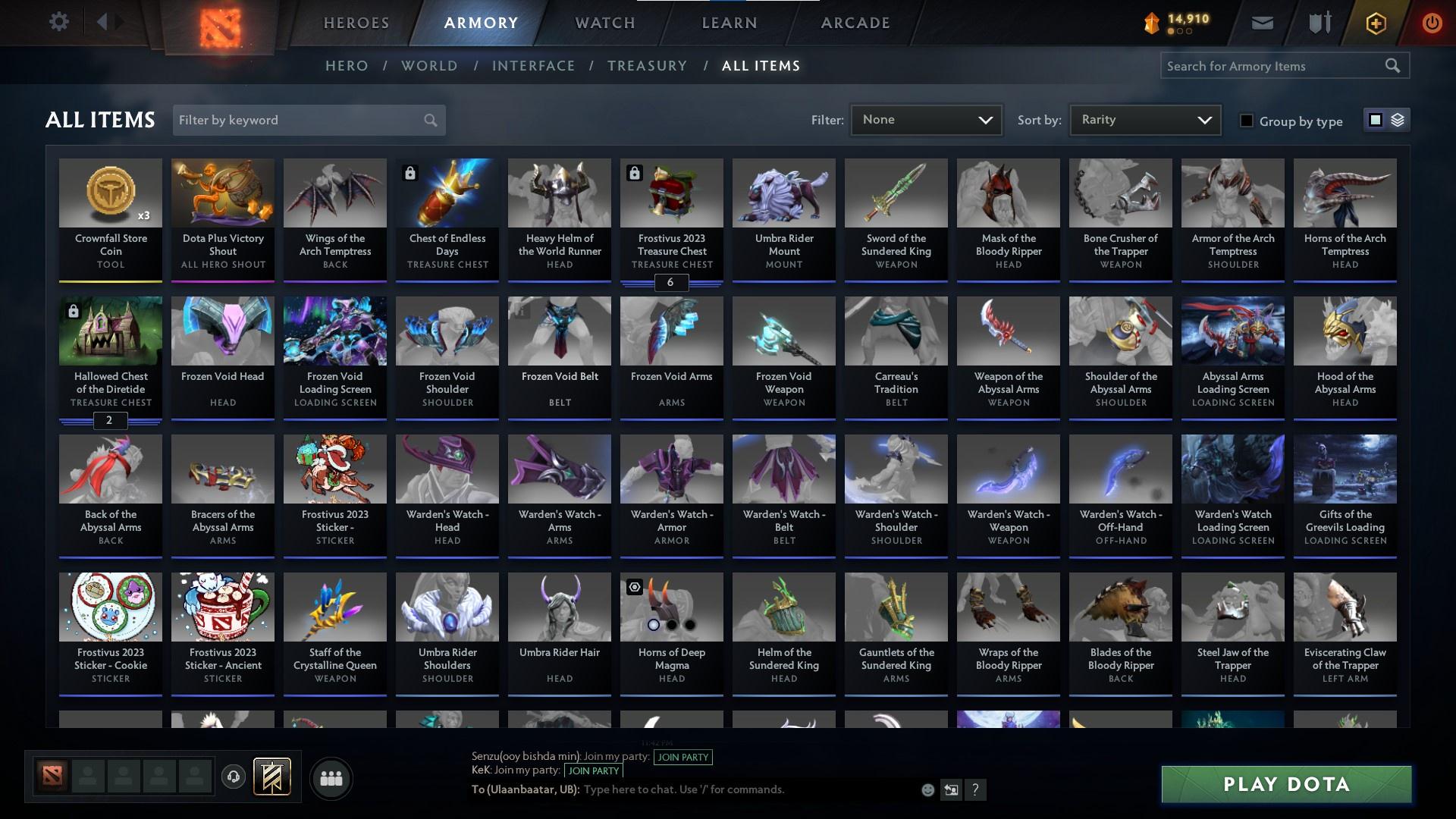The height and width of the screenshot is (819, 1456).
Task: Open the friends list icon
Action: 331,778
